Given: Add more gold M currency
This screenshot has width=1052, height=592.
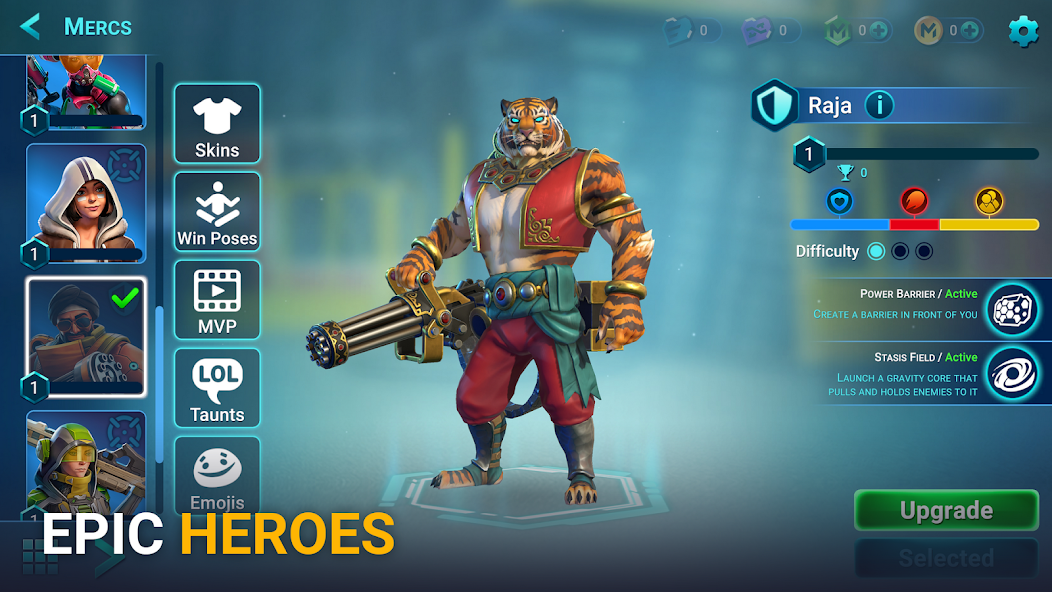Looking at the screenshot, I should pyautogui.click(x=971, y=31).
